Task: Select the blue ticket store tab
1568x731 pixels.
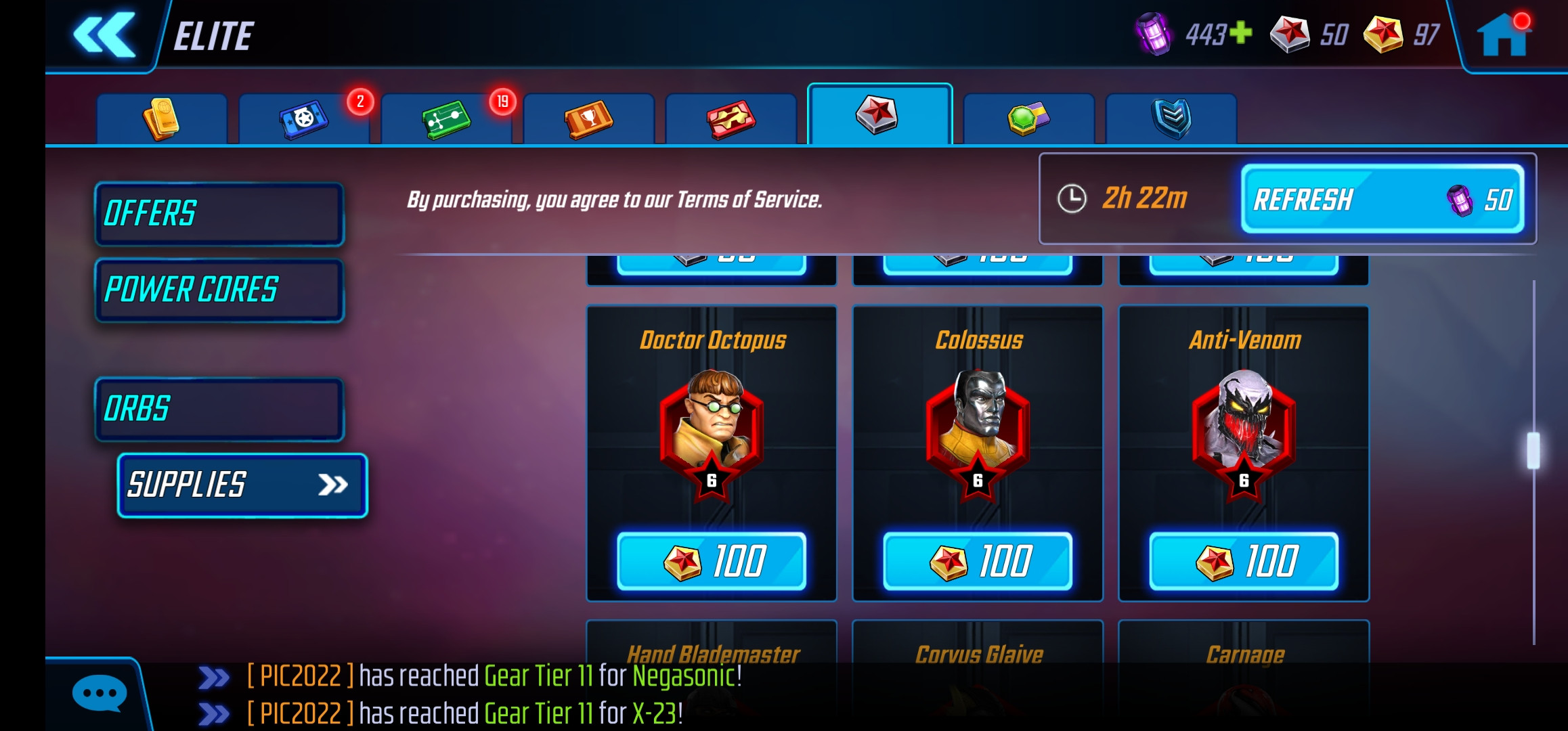Action: [303, 118]
